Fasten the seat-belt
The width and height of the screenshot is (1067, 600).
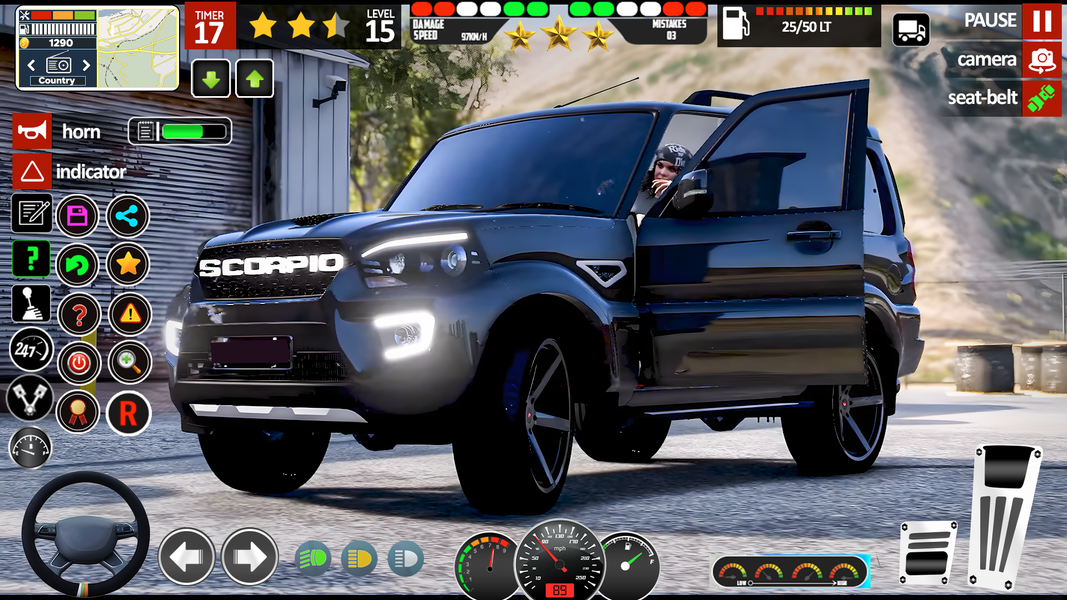click(1041, 98)
